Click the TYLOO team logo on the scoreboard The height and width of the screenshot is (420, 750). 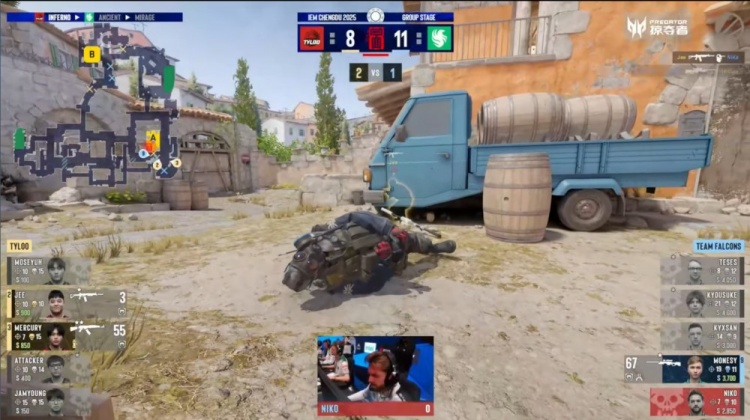click(311, 39)
